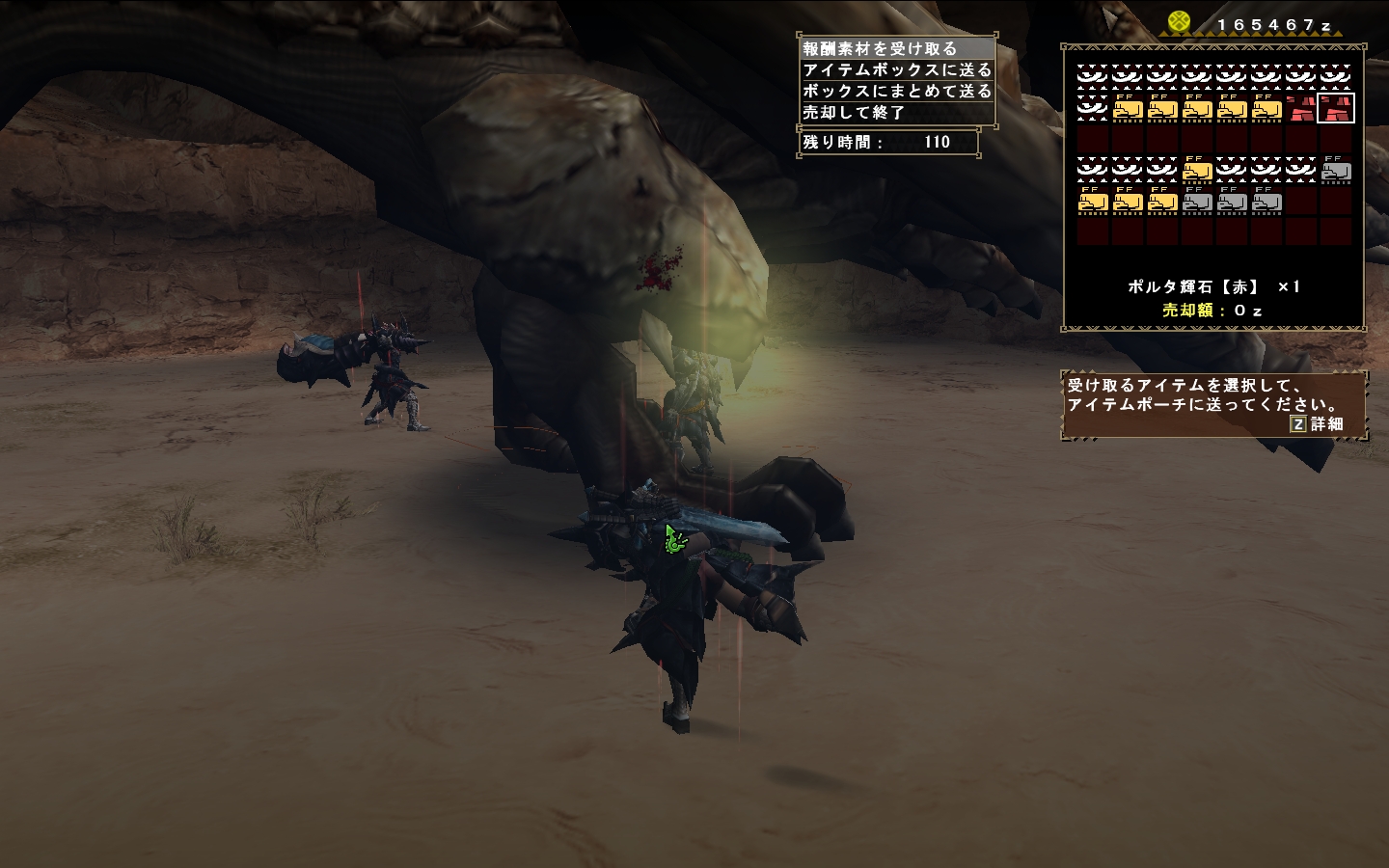Select the gold ticket between white scale icons

(x=1197, y=171)
